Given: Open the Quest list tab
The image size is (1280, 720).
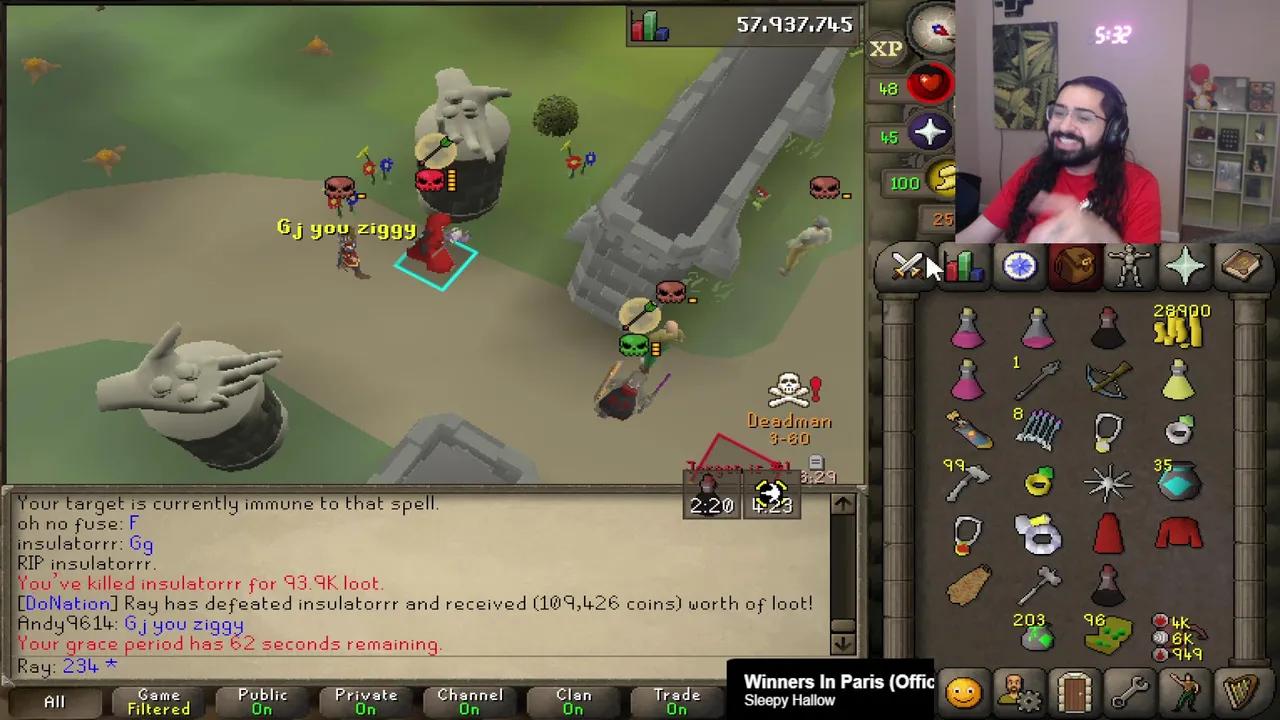Looking at the screenshot, I should click(1018, 265).
